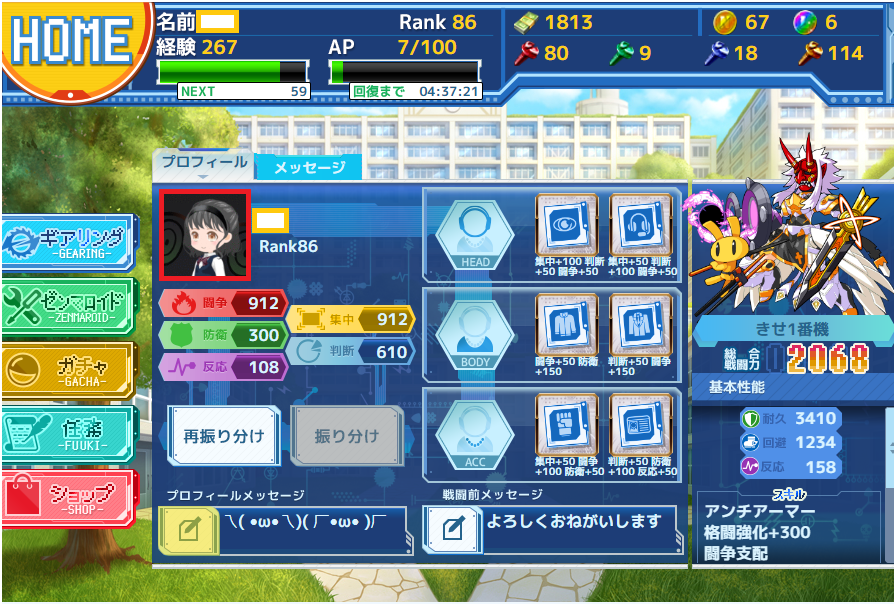Image resolution: width=896 pixels, height=604 pixels.
Task: Go to the HOME screen
Action: [70, 42]
